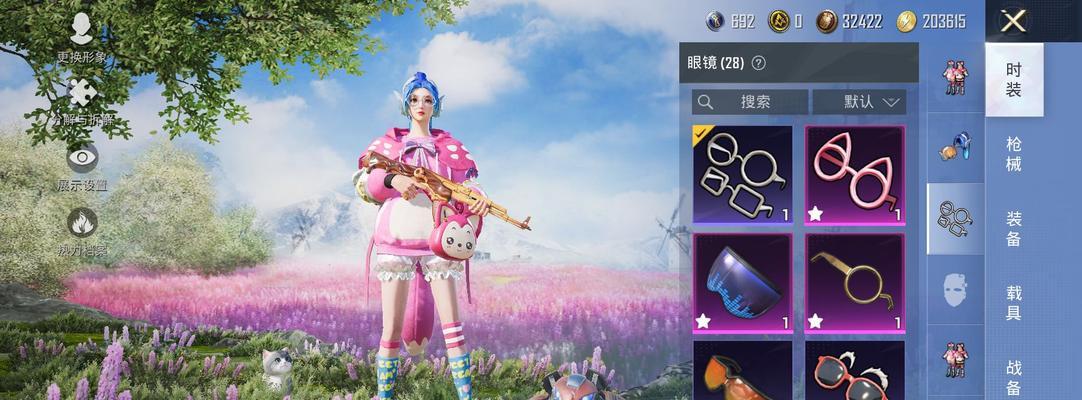Show help for the 眼镜 glasses list
Viewport: 1082px width, 400px height.
point(758,63)
